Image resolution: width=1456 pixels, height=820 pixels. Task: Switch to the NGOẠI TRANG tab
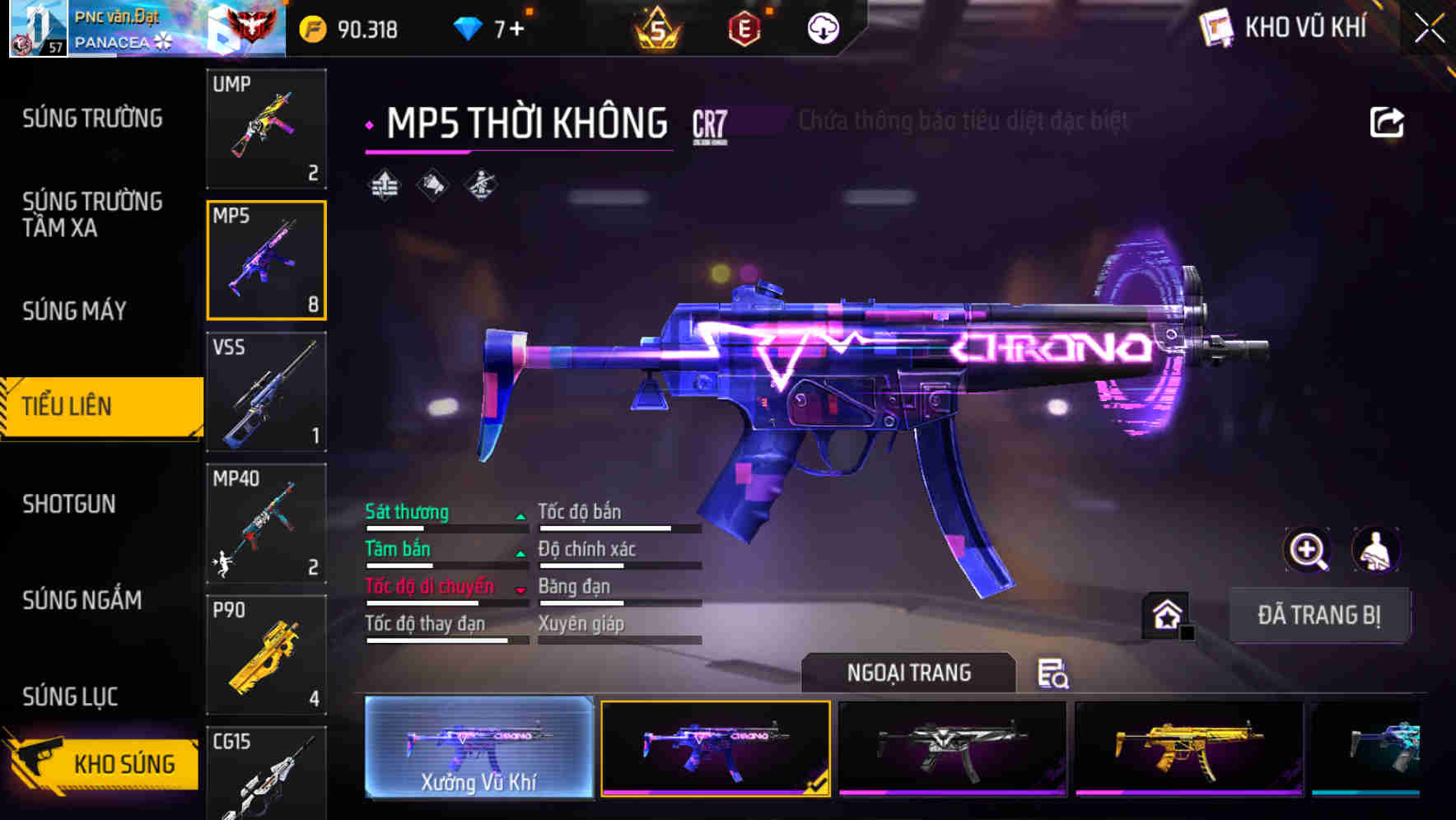[908, 673]
